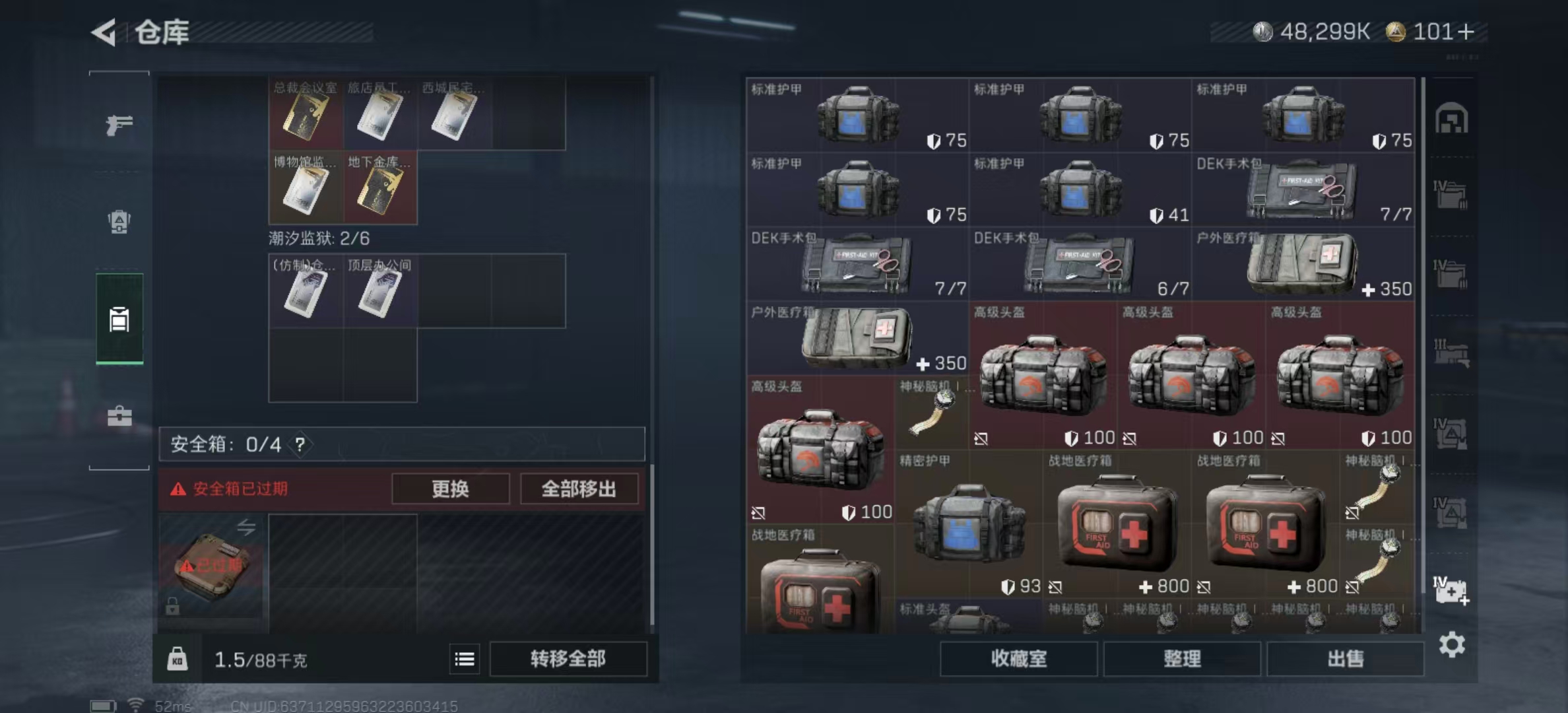Switch to the backpack tab on left sidebar

[118, 223]
